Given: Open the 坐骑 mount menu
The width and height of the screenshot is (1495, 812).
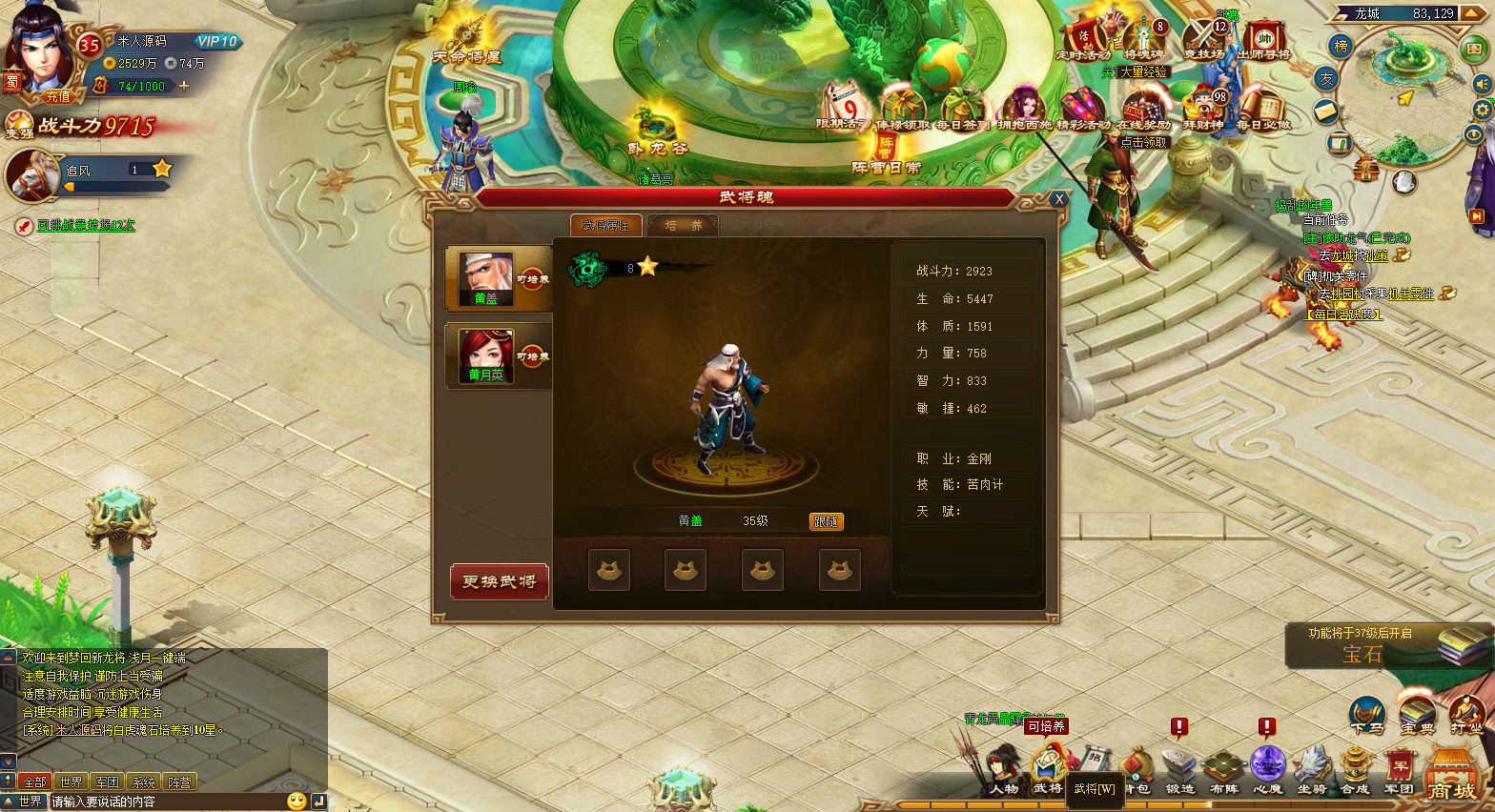Looking at the screenshot, I should pos(1312,771).
